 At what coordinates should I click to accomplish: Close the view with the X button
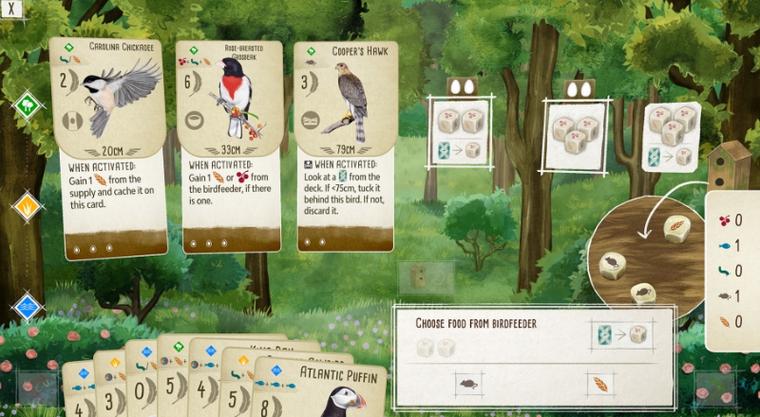(10, 7)
